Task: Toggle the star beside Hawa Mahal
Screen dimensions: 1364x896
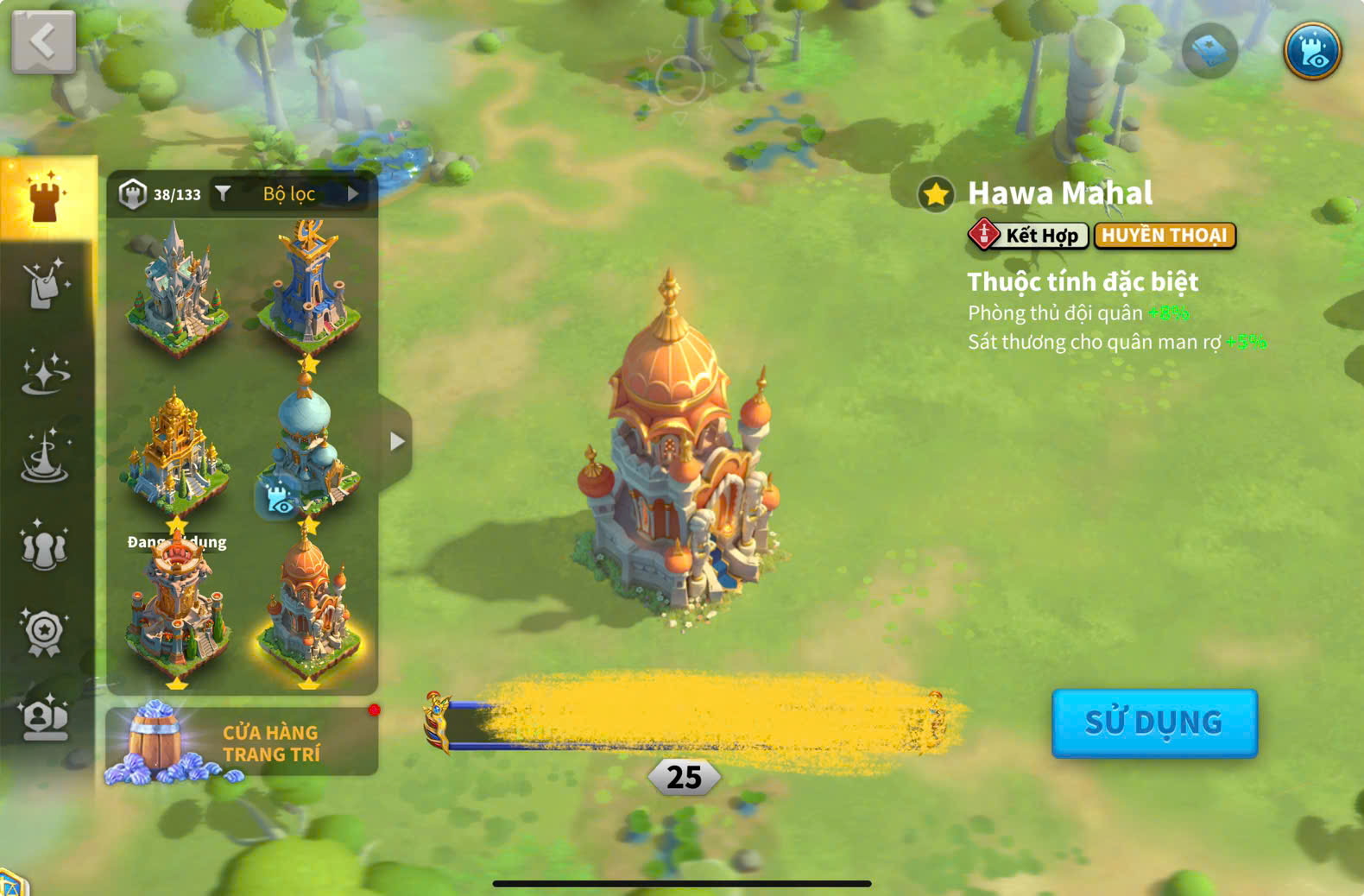Action: (x=936, y=194)
